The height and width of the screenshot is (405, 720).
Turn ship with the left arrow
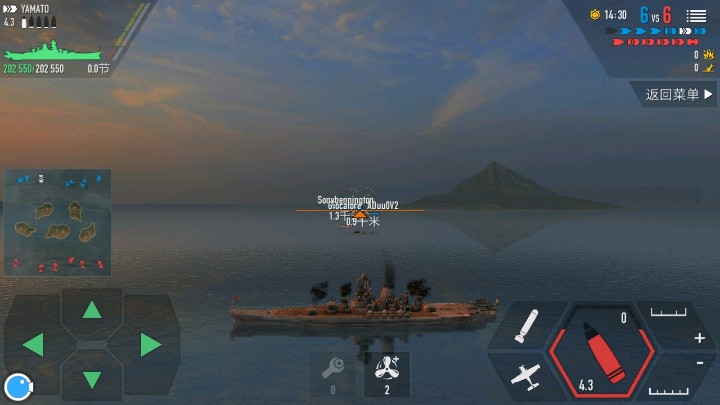[33, 345]
